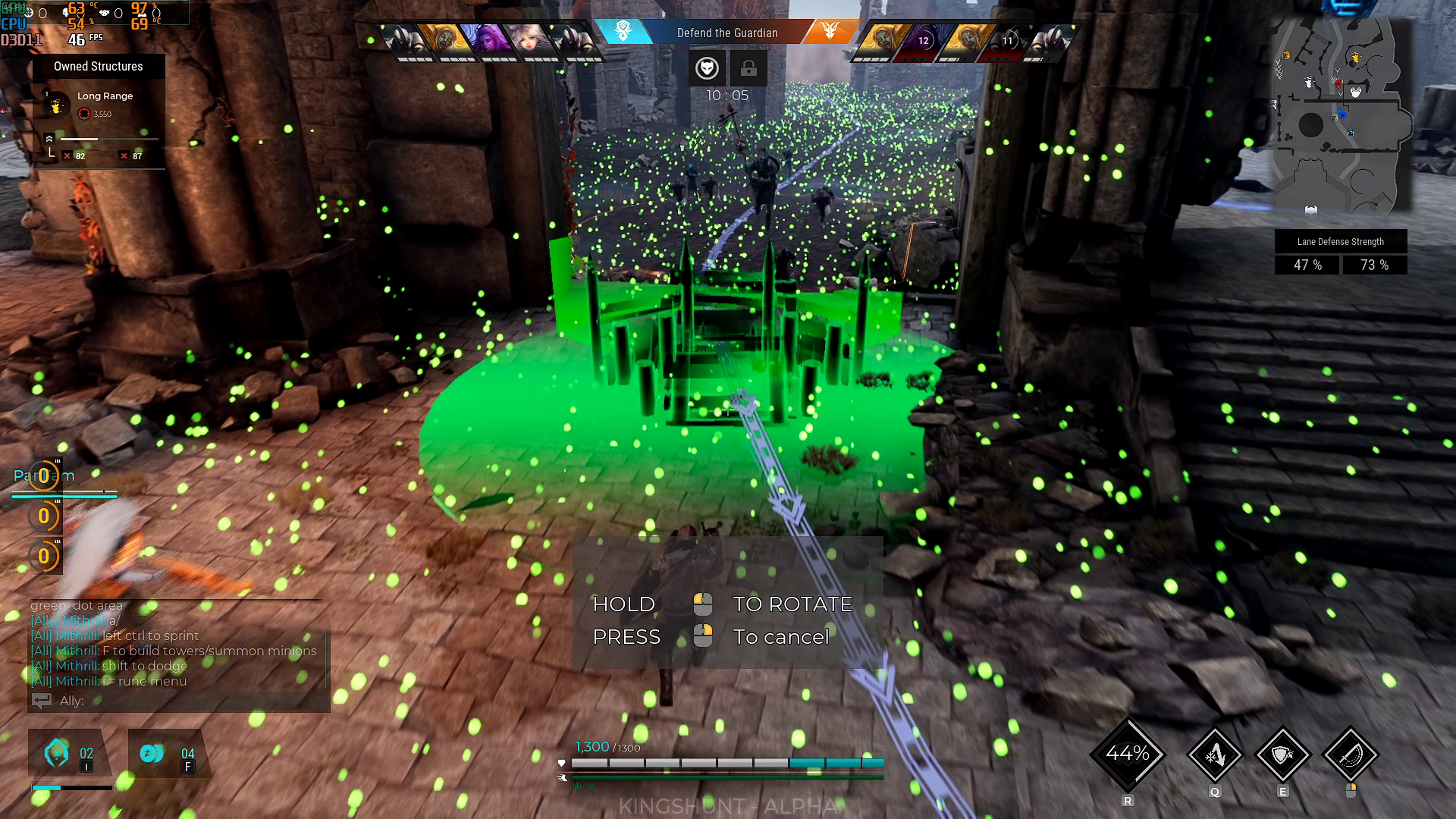Click the enemy portrait with 11 respawn timer
The width and height of the screenshot is (1456, 819).
(1007, 41)
